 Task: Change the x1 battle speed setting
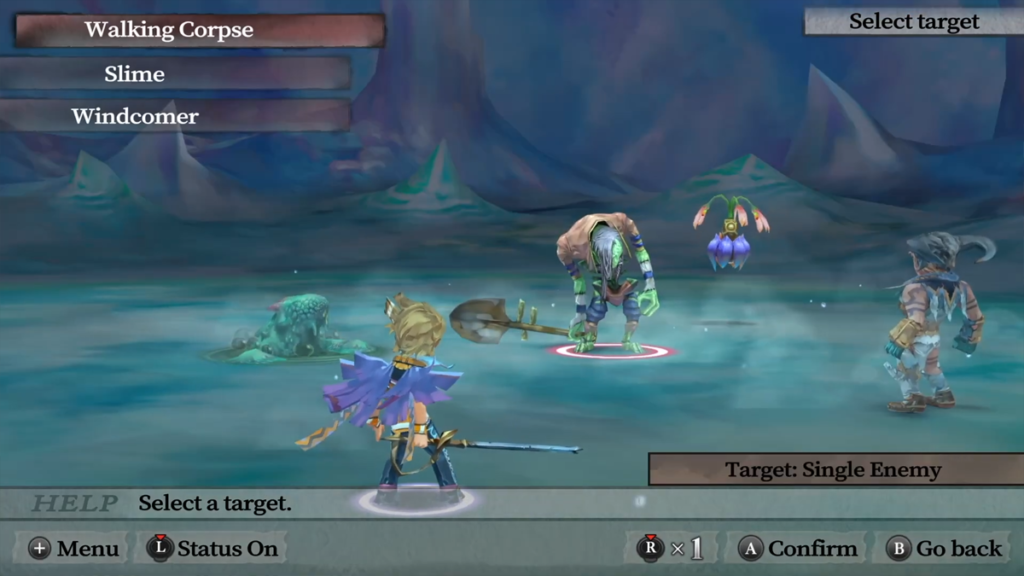672,548
